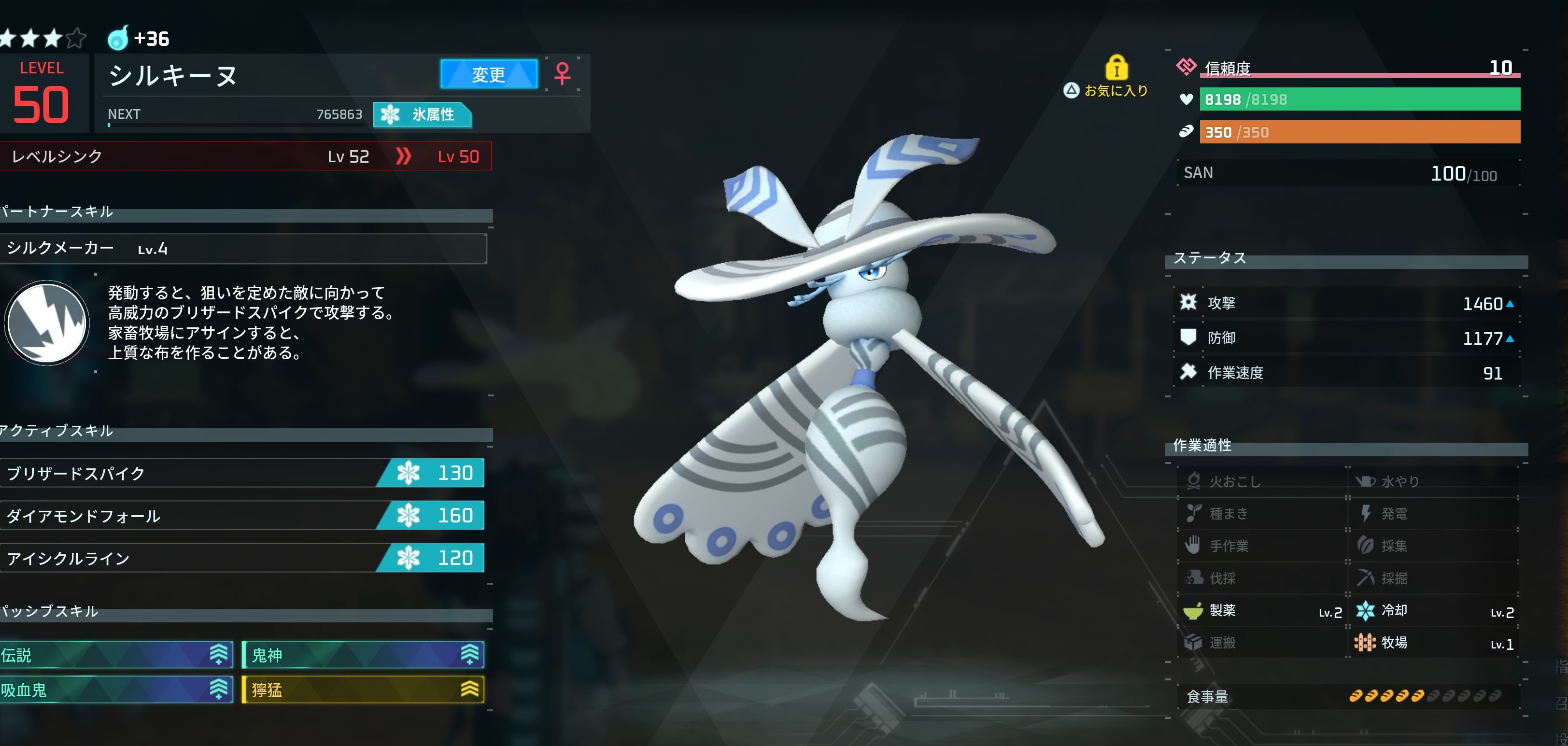Choose the 獰猛 passive skill
1568x746 pixels.
[x=363, y=690]
